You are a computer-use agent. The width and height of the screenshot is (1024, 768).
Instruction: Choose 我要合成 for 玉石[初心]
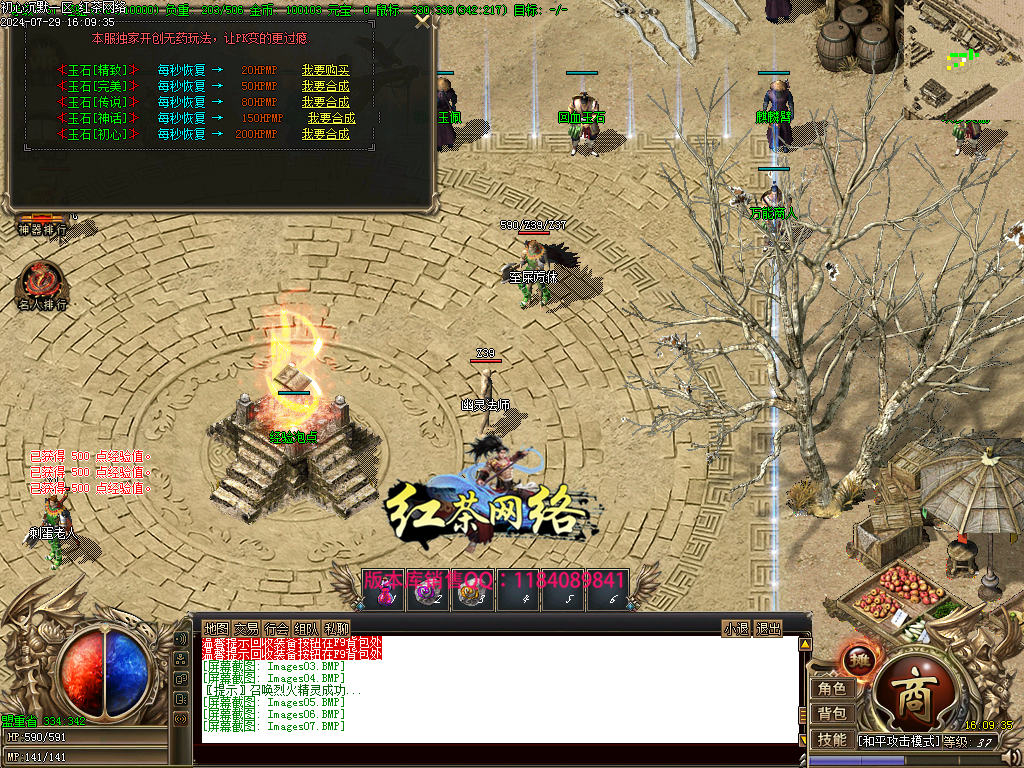[x=325, y=134]
